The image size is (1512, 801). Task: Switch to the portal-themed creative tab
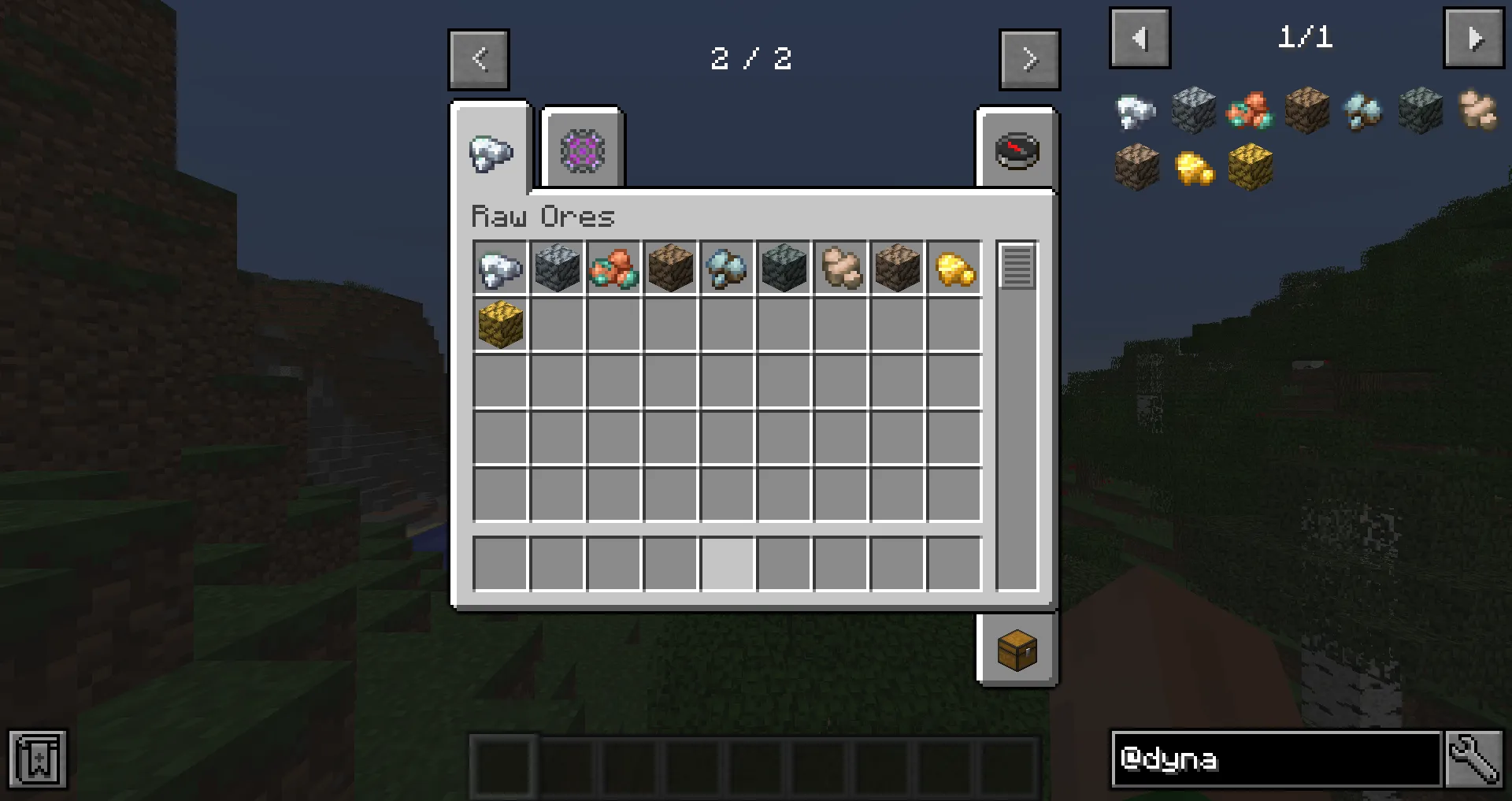[582, 150]
